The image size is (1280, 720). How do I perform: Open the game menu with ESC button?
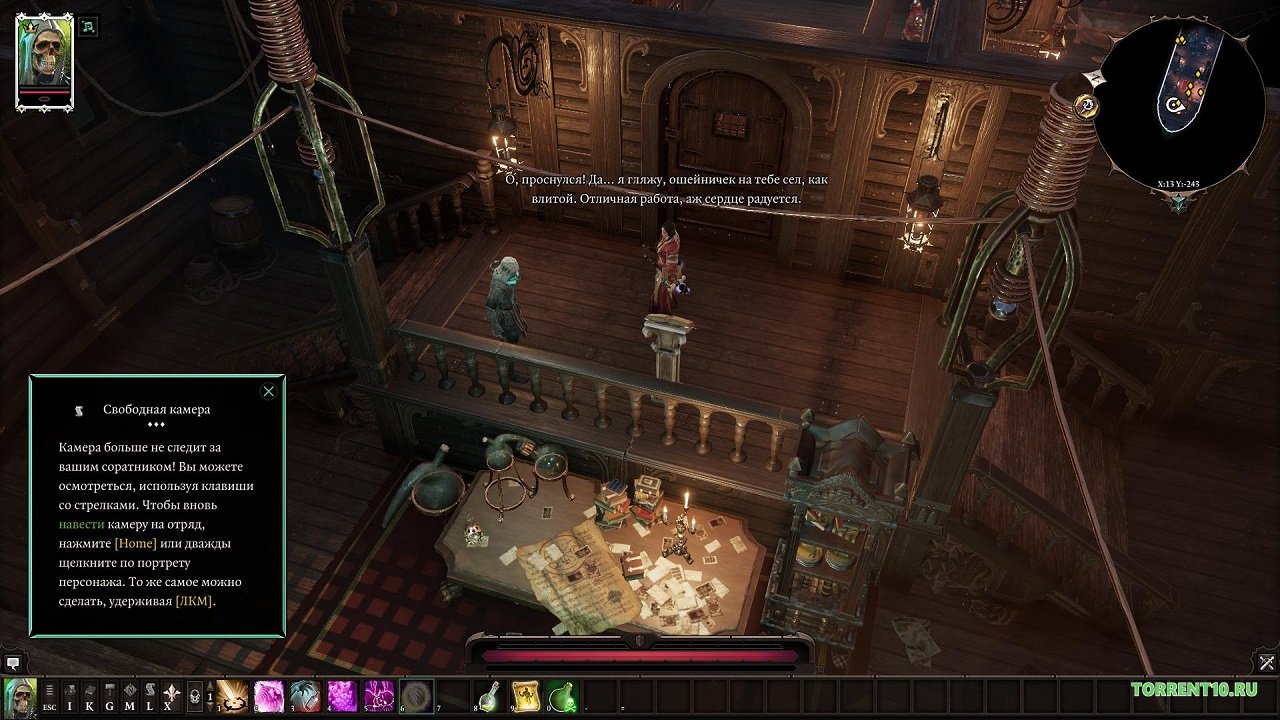click(x=49, y=694)
